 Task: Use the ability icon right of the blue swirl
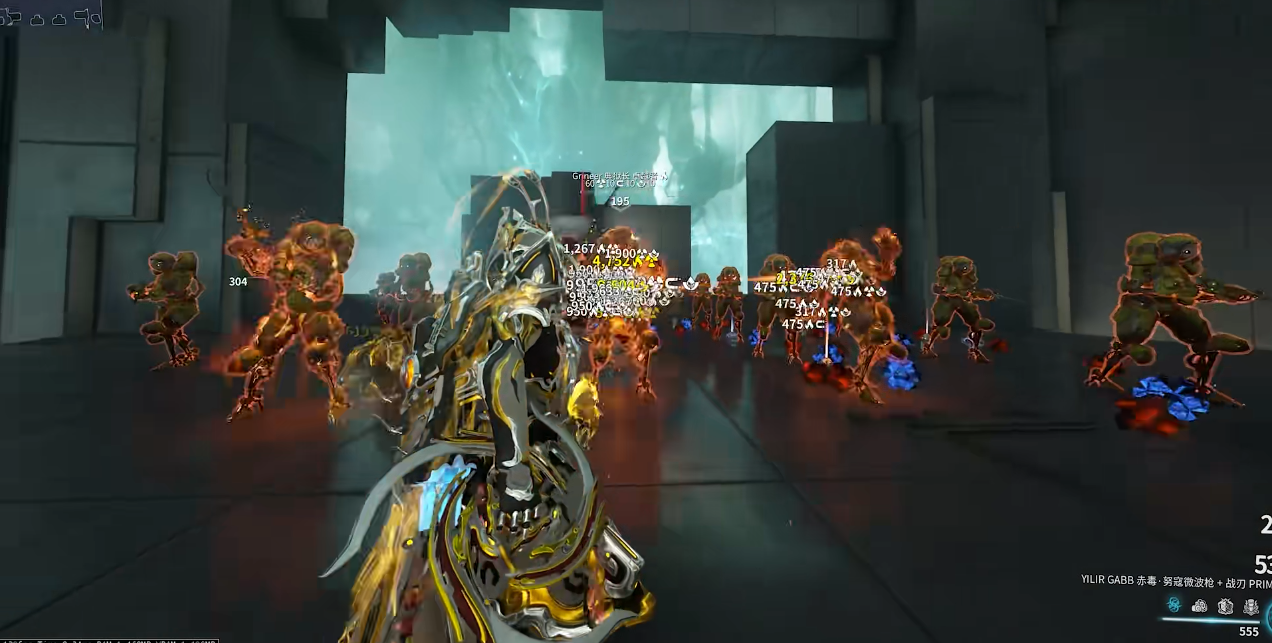(1200, 605)
